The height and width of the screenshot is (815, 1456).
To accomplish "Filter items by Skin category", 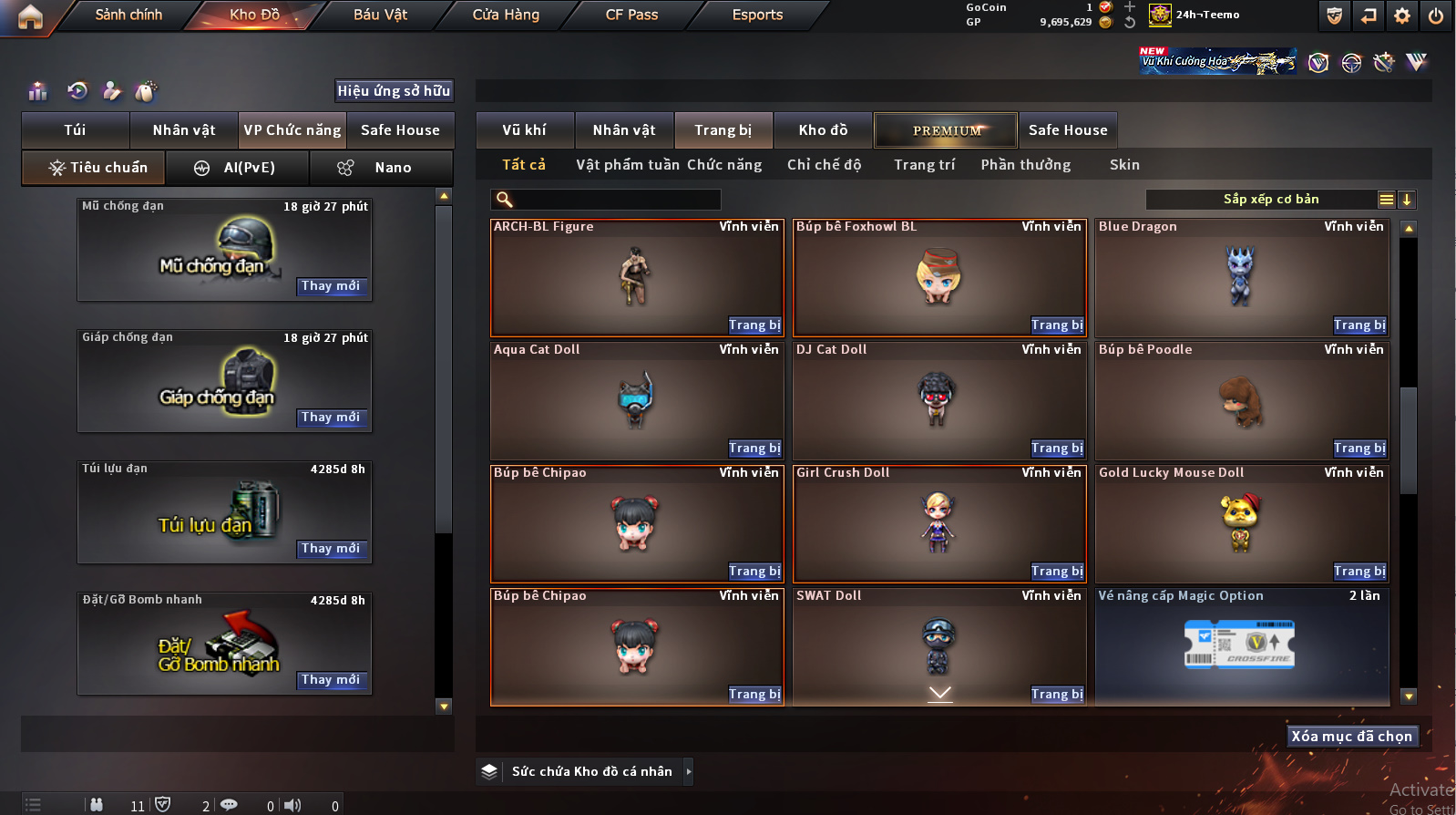I will tap(1124, 165).
